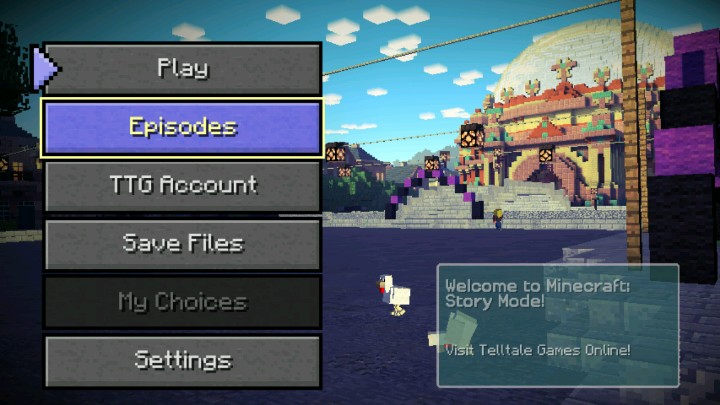Select the TTG Account option
This screenshot has width=720, height=405.
point(182,185)
